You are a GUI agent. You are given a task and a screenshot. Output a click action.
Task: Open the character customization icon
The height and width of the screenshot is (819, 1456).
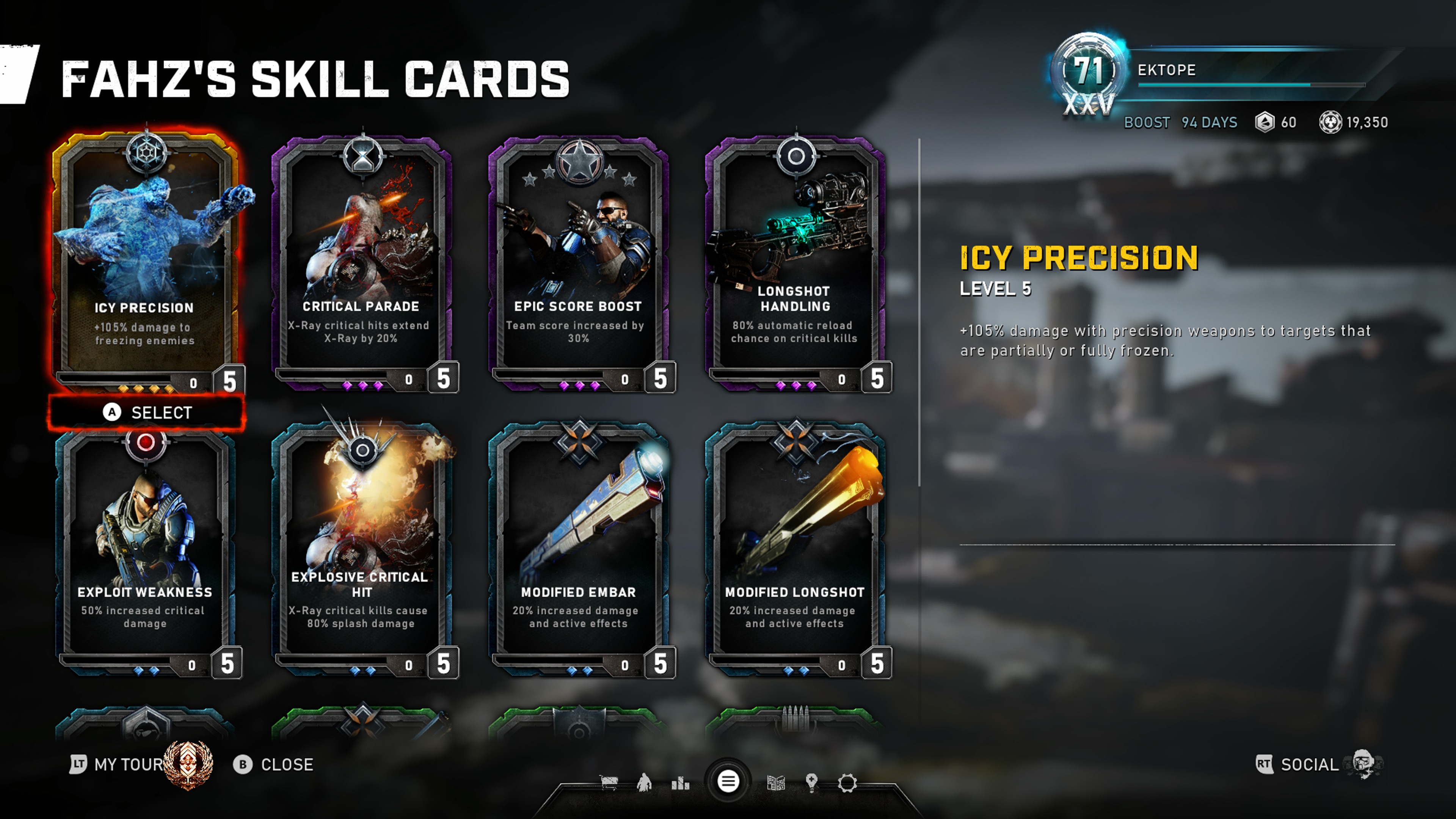pos(644,783)
